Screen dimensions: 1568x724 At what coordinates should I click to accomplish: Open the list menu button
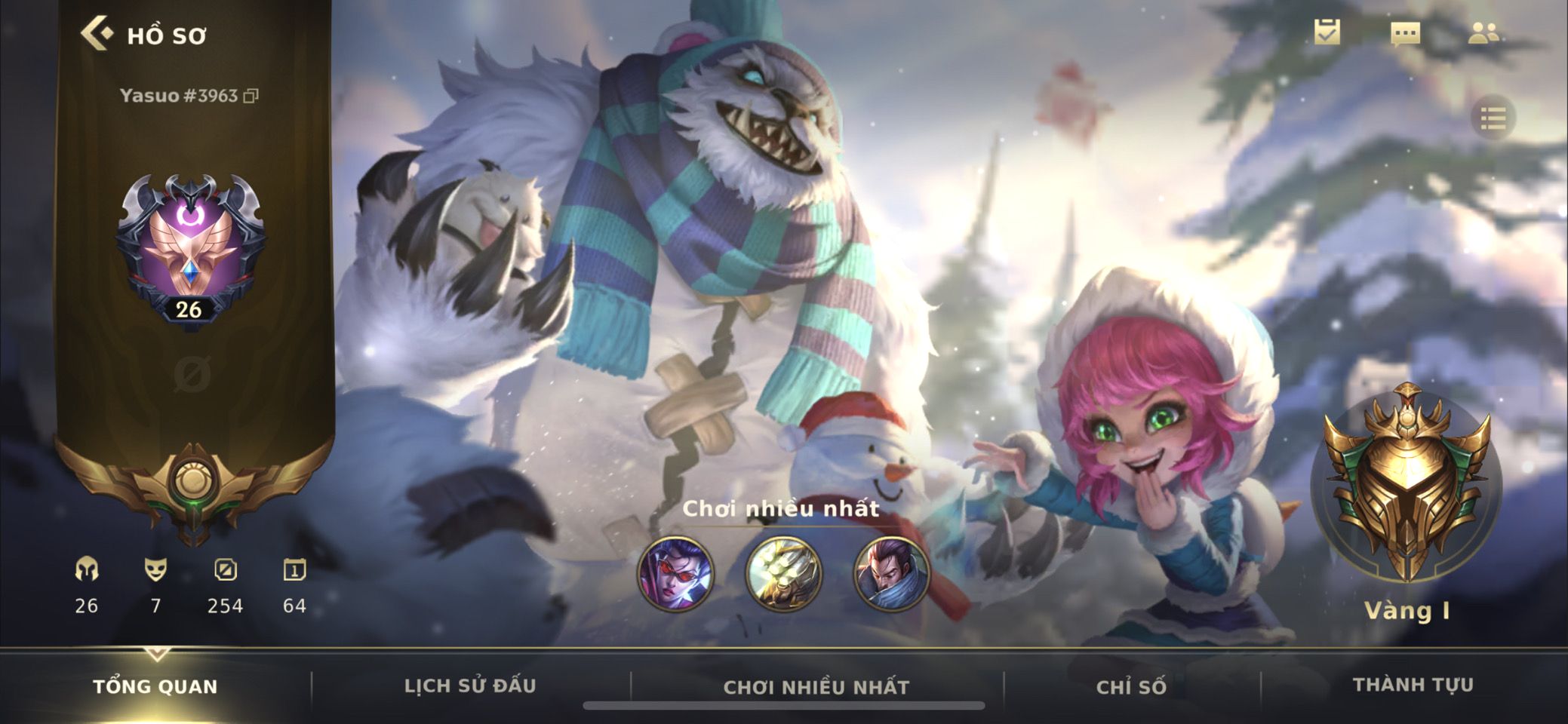1493,118
